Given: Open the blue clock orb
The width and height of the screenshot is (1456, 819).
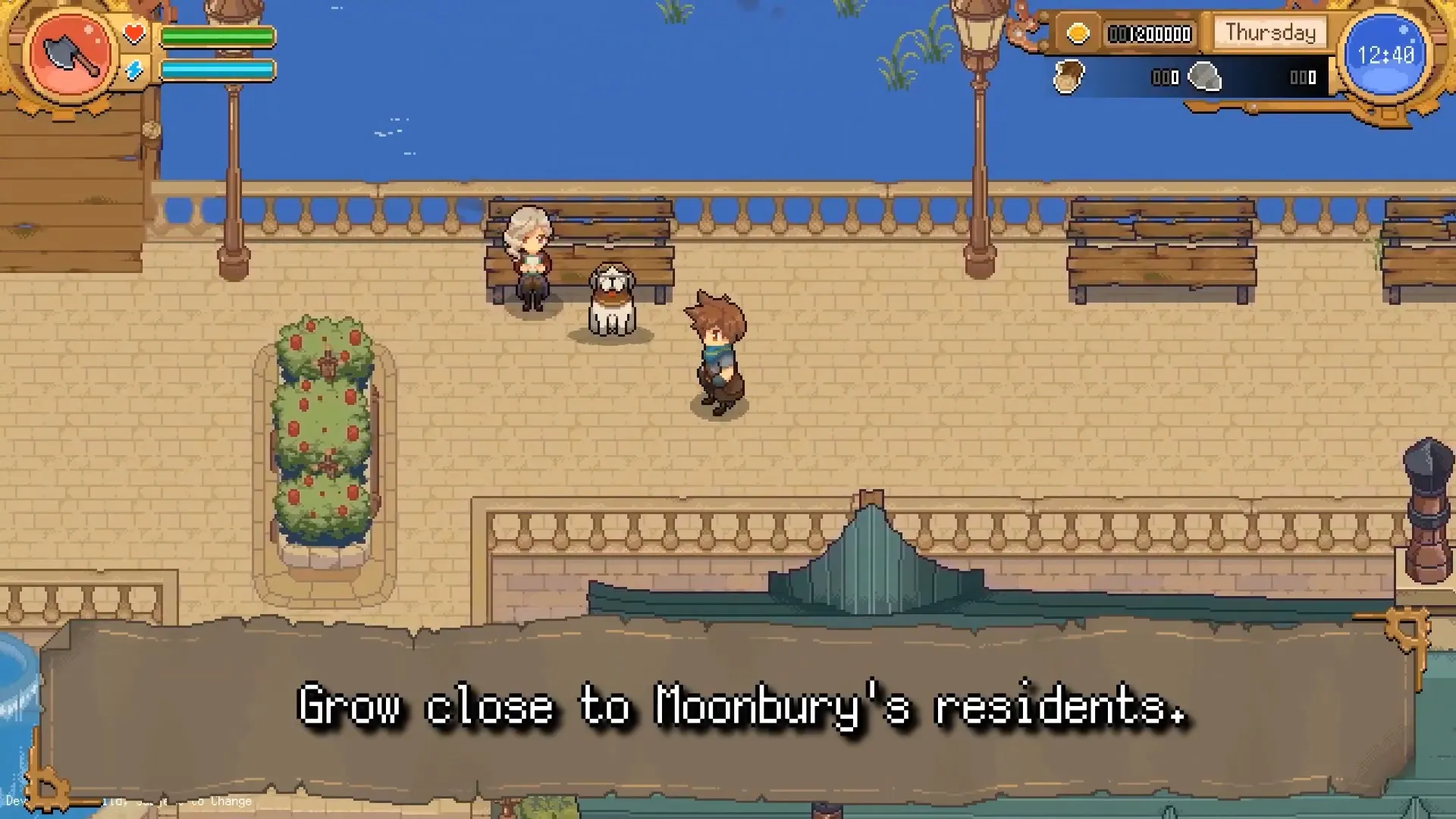Looking at the screenshot, I should tap(1385, 55).
